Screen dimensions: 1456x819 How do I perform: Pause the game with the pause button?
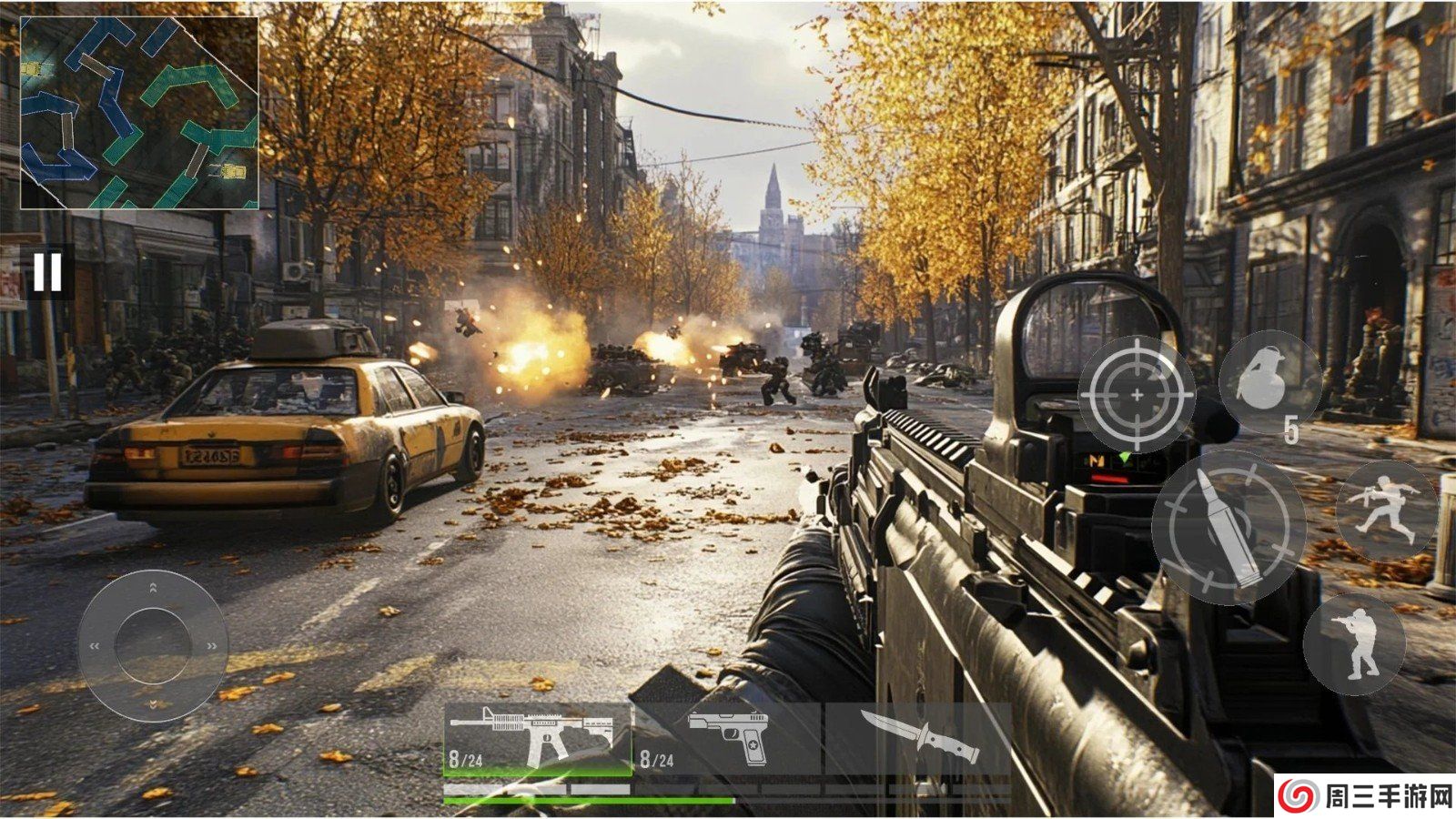click(47, 271)
